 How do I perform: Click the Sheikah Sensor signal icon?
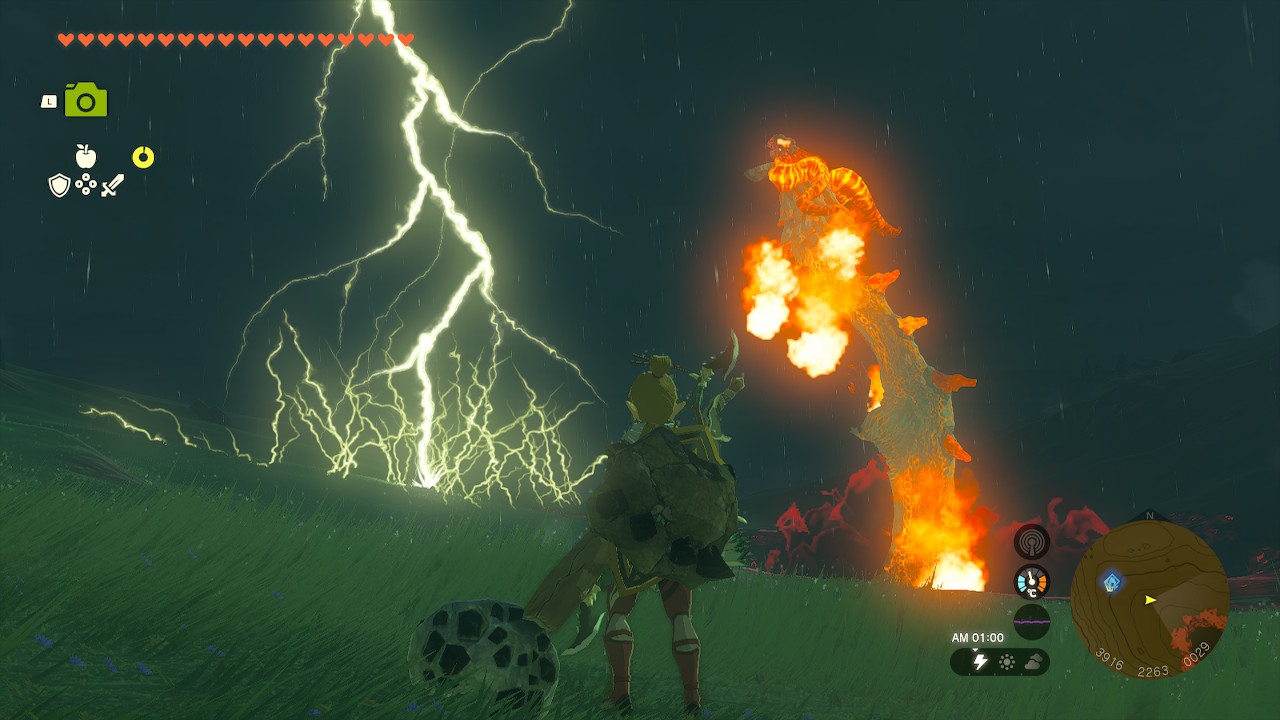pos(1032,542)
